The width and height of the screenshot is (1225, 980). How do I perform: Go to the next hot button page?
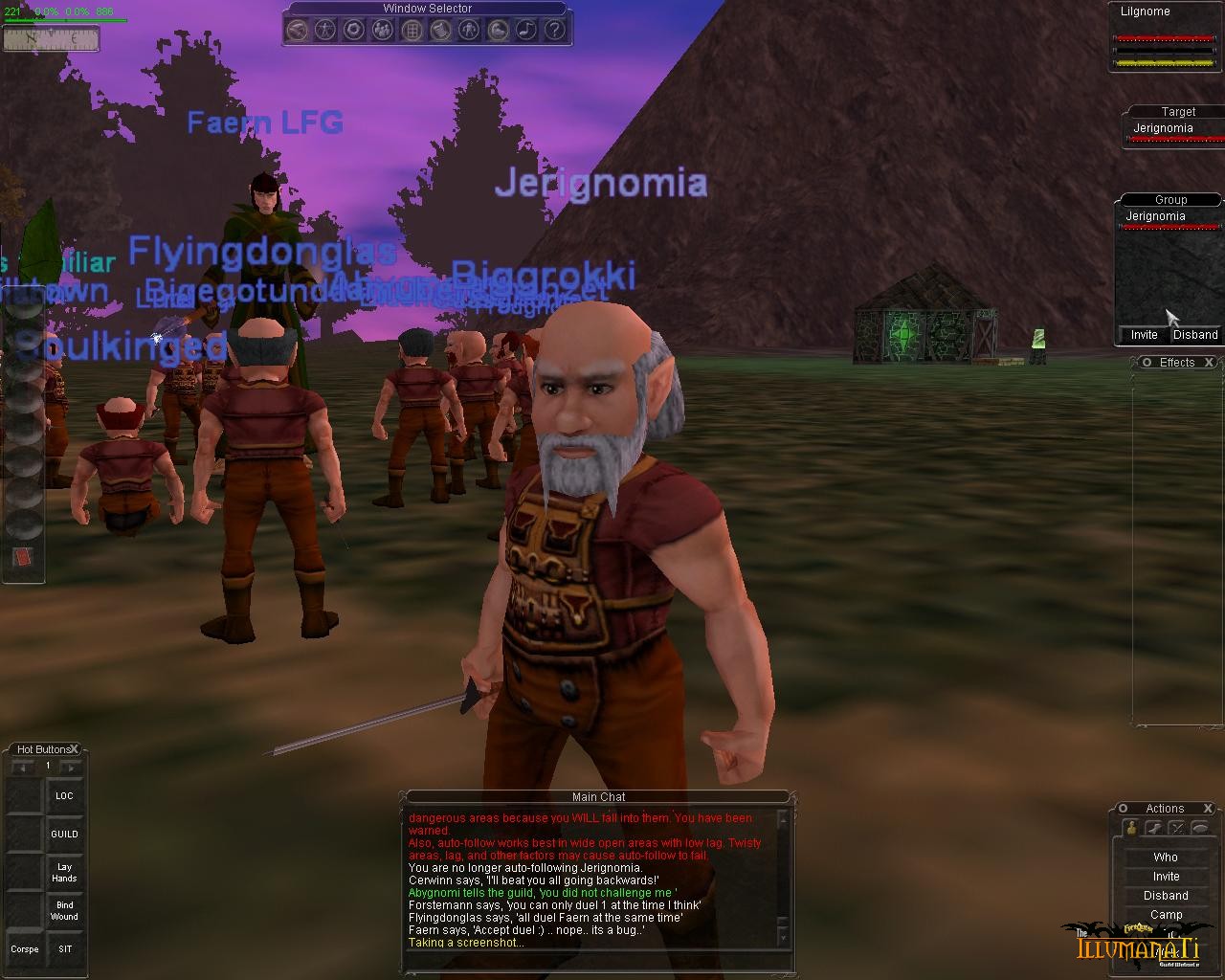[70, 767]
